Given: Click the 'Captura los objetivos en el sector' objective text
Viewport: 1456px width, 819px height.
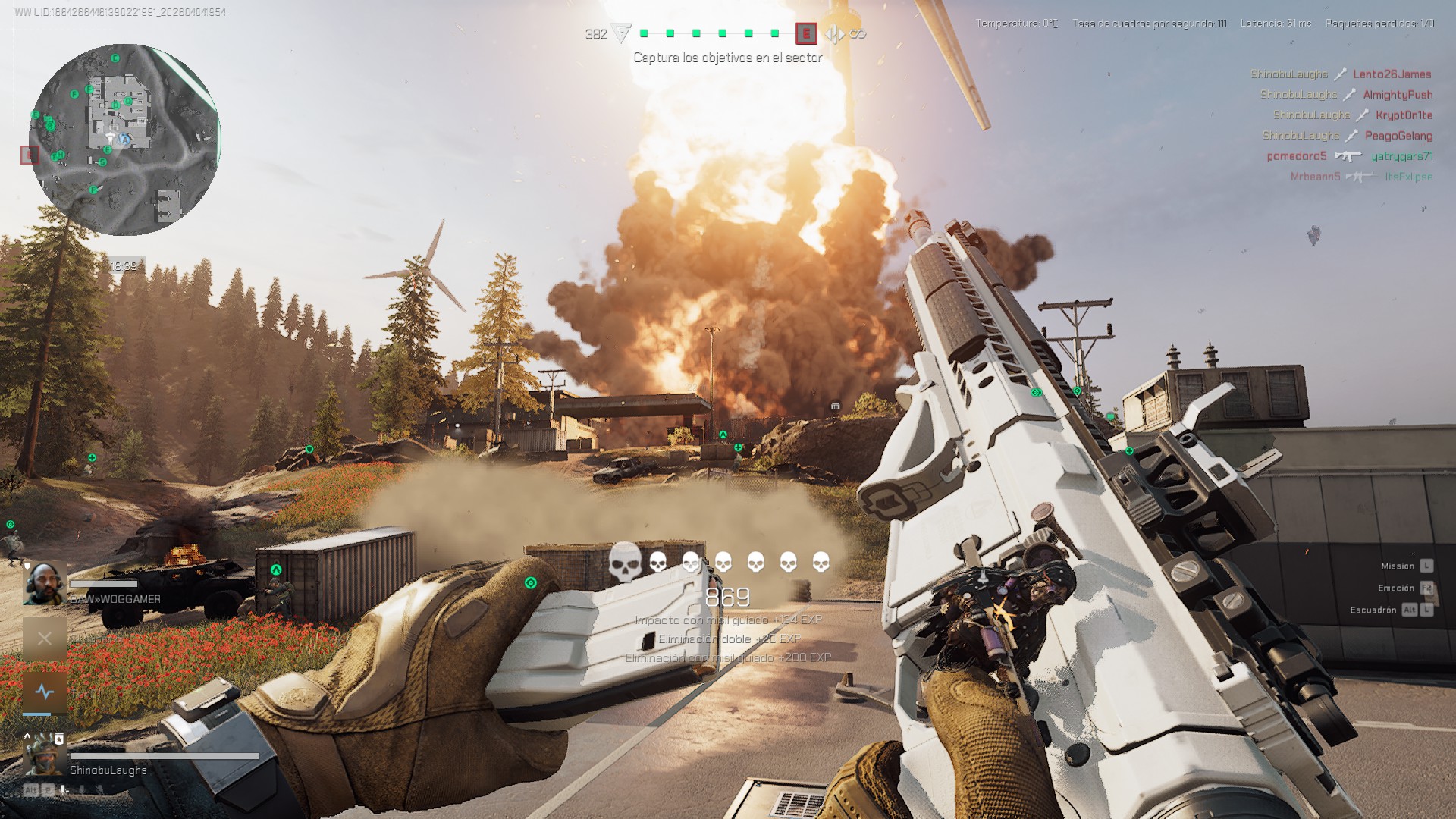Looking at the screenshot, I should pos(727,58).
